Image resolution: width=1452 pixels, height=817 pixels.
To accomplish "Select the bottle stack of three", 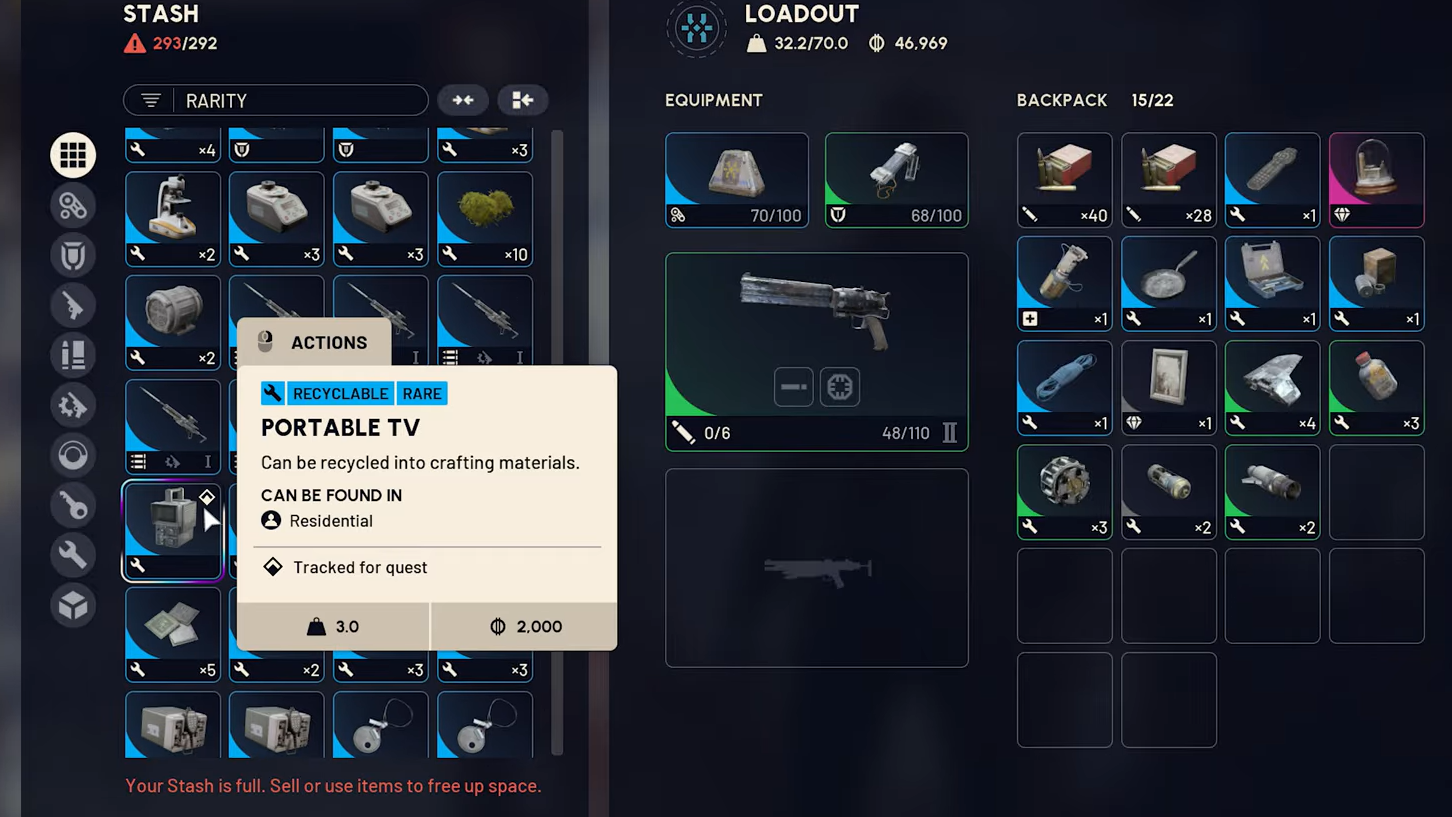I will coord(1376,387).
